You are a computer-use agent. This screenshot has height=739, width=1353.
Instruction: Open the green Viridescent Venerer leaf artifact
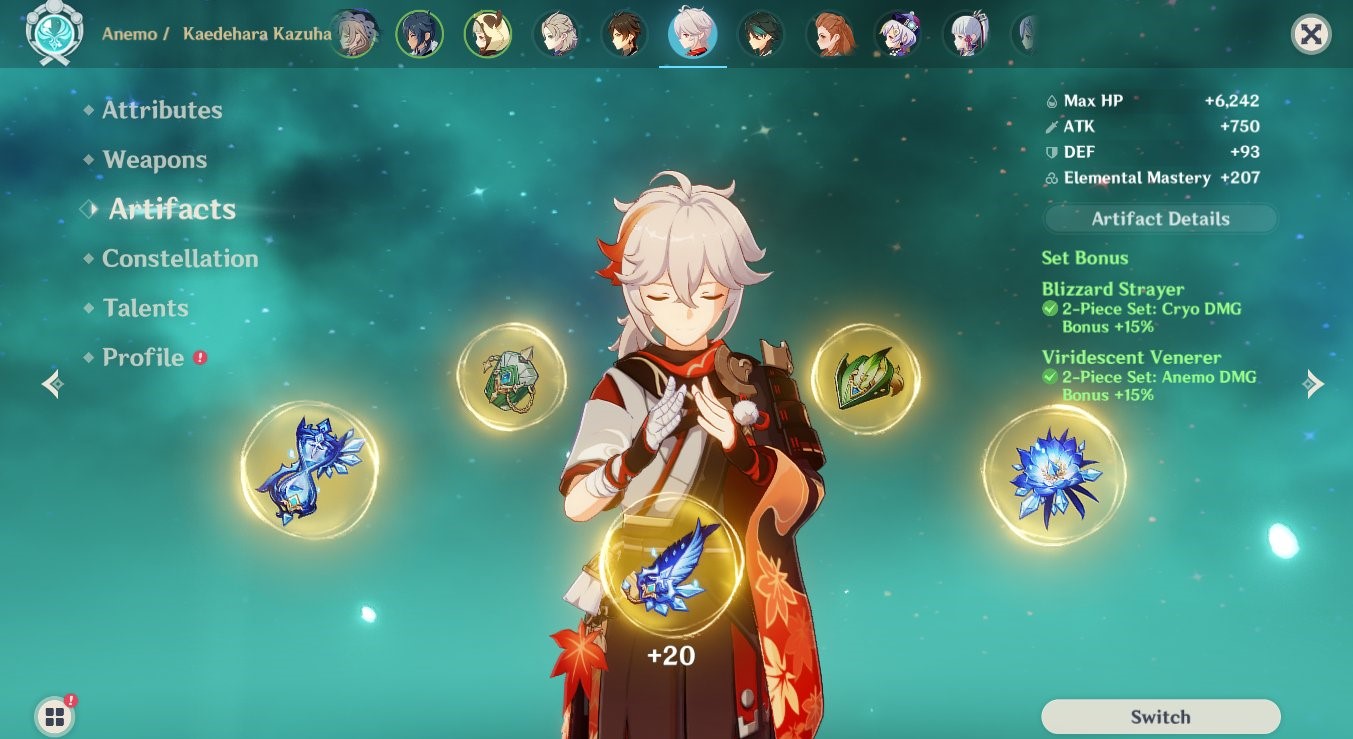866,379
